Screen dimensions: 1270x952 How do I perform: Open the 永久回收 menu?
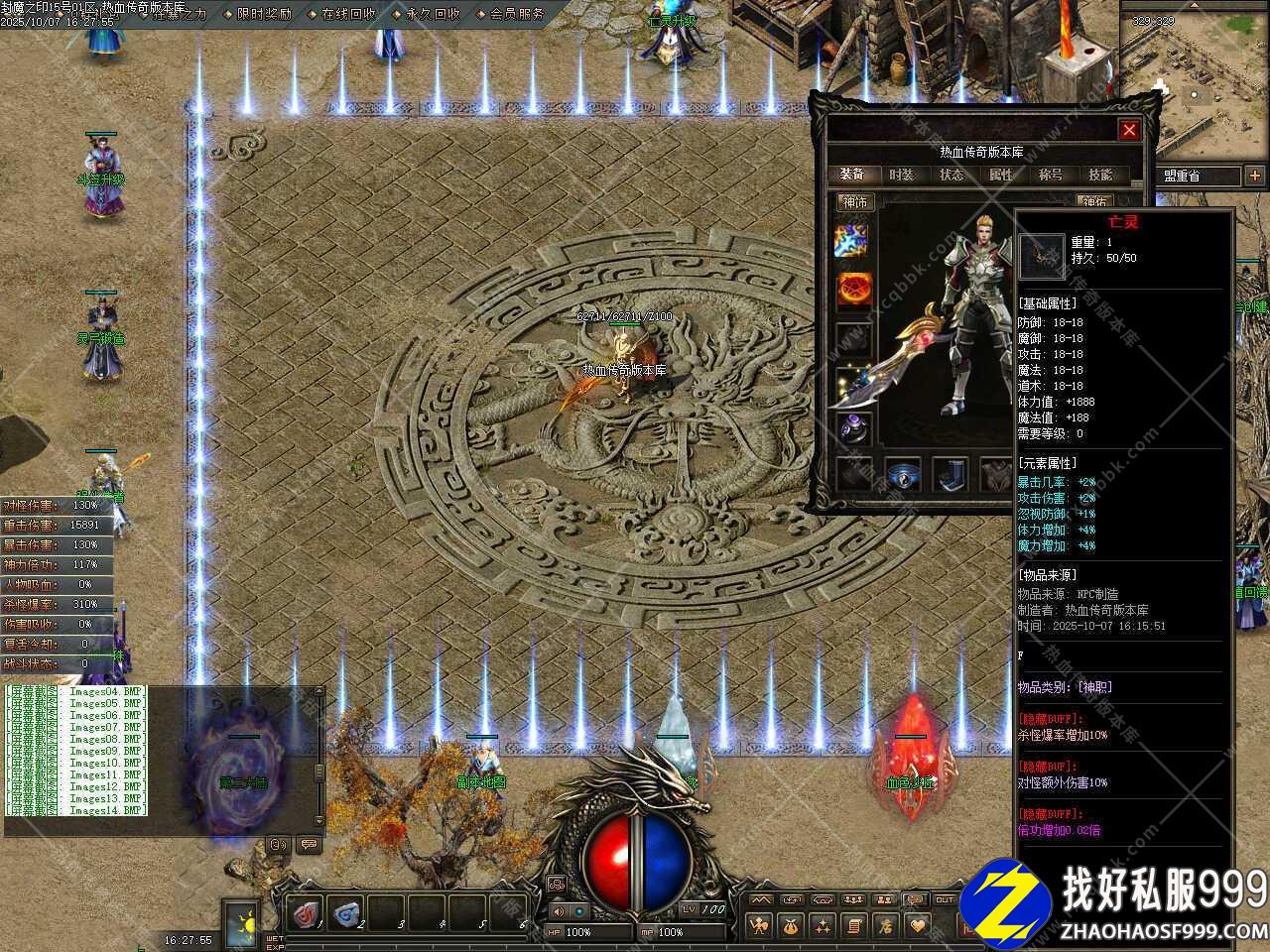(433, 14)
